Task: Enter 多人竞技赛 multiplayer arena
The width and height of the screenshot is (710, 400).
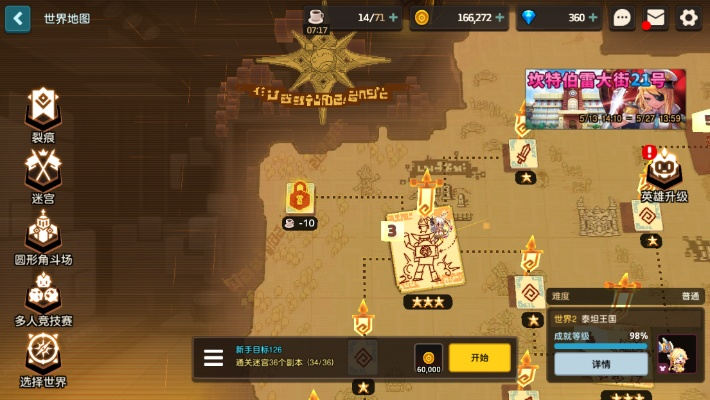Action: 43,295
